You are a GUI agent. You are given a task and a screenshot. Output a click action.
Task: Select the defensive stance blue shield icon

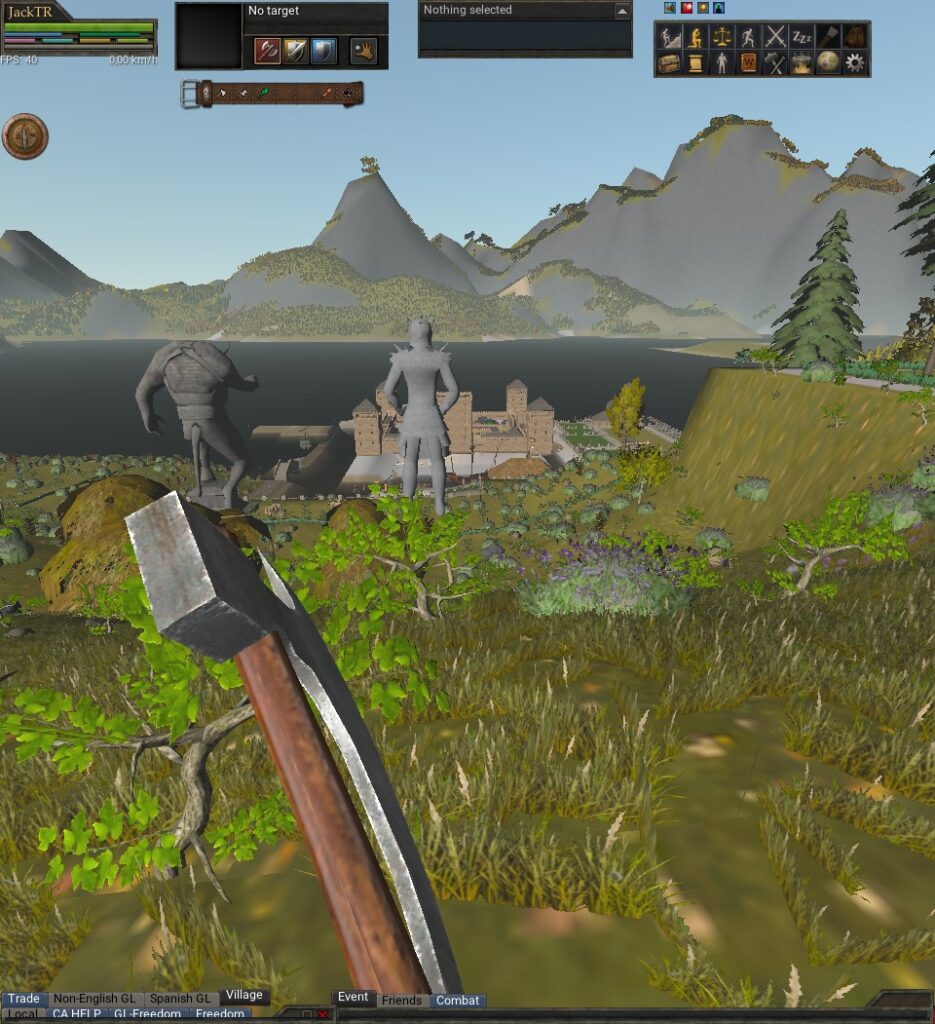(323, 50)
